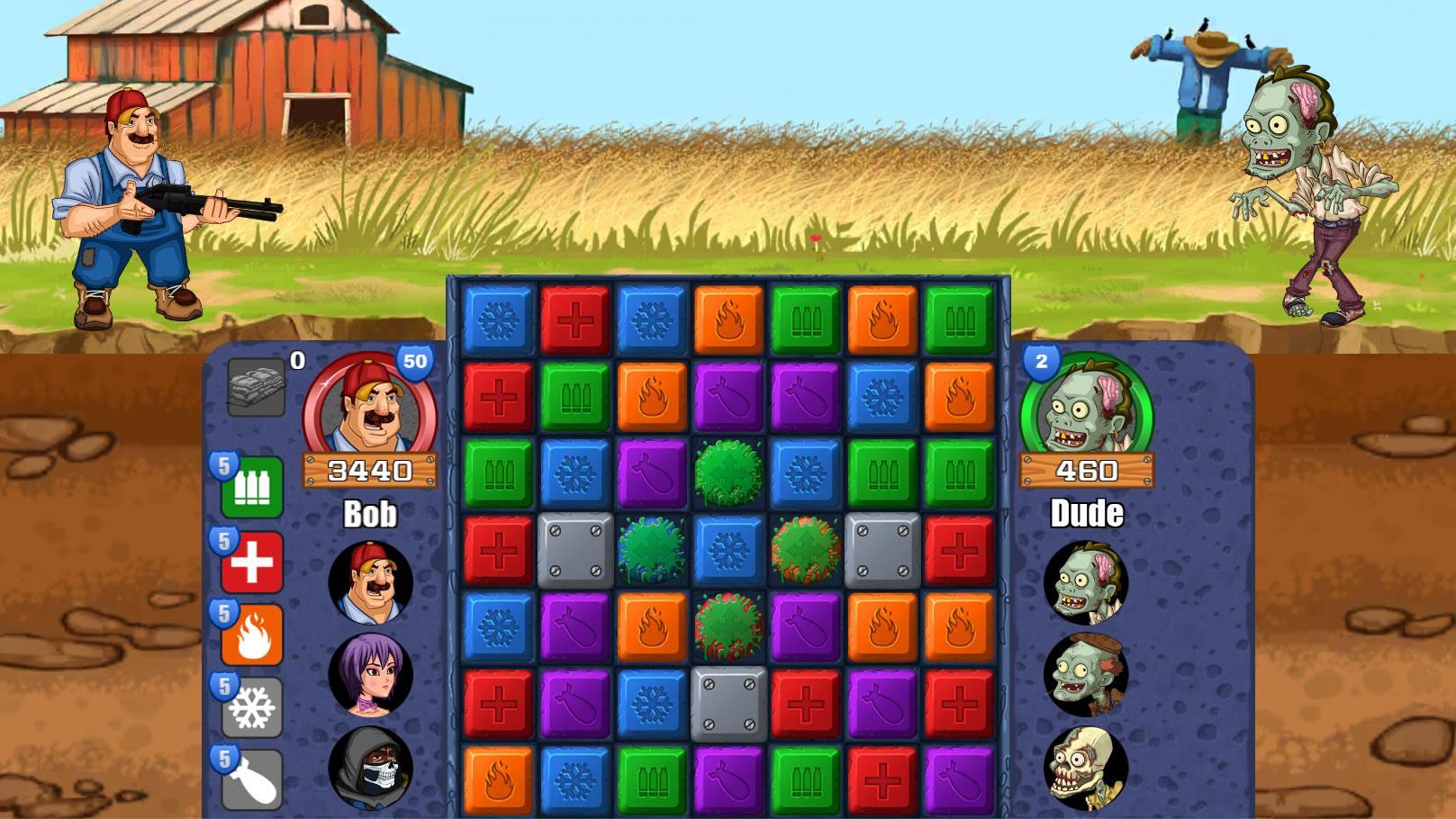Click Bob's name label
This screenshot has height=819, width=1456.
click(x=372, y=515)
